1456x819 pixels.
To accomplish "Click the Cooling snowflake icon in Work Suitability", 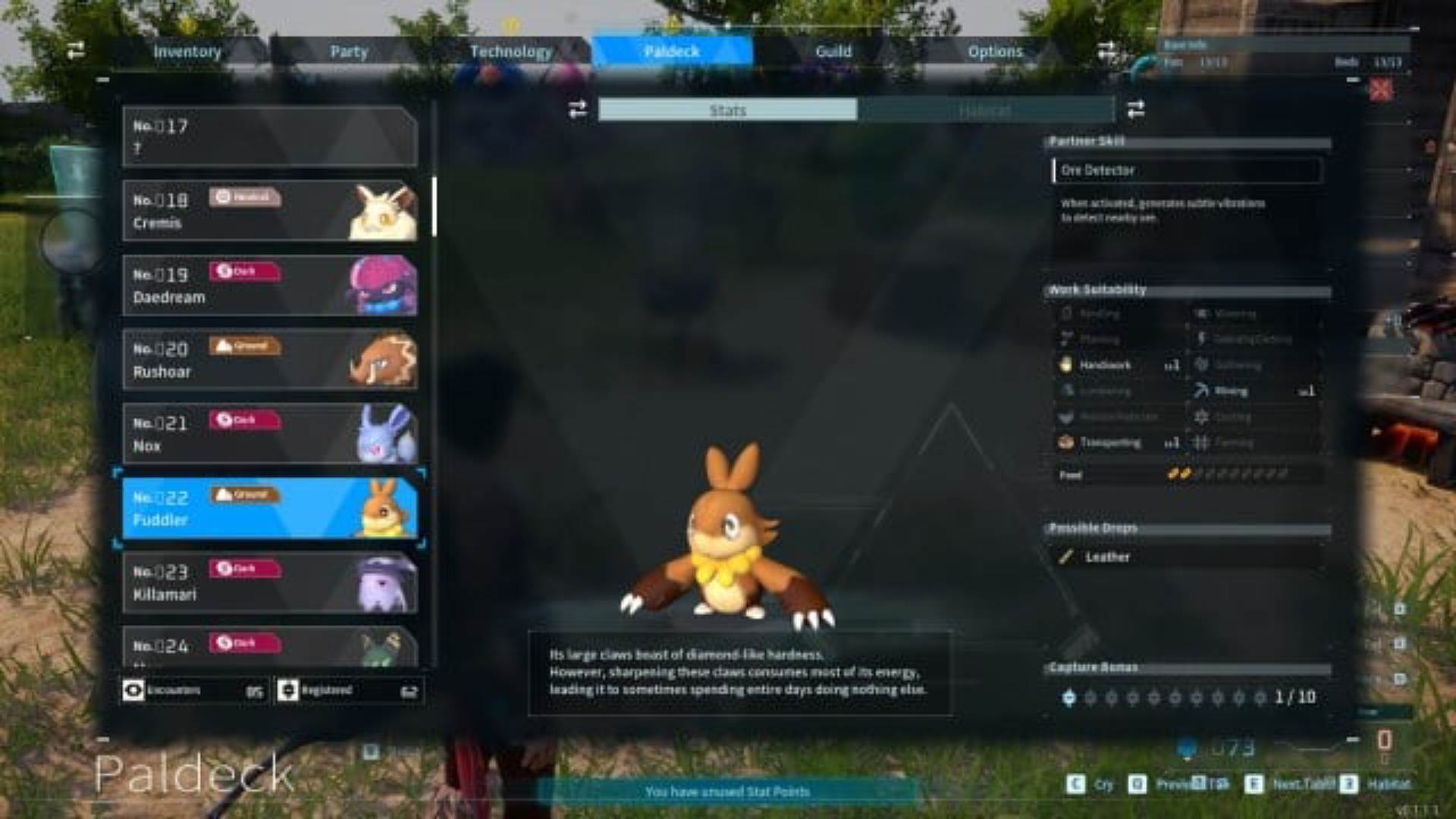I will (x=1200, y=416).
